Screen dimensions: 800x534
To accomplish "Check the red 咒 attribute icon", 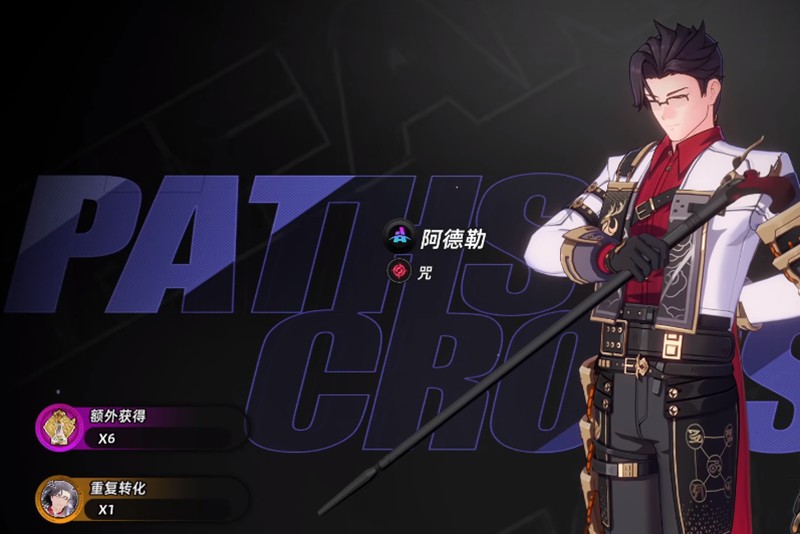I will pyautogui.click(x=398, y=270).
